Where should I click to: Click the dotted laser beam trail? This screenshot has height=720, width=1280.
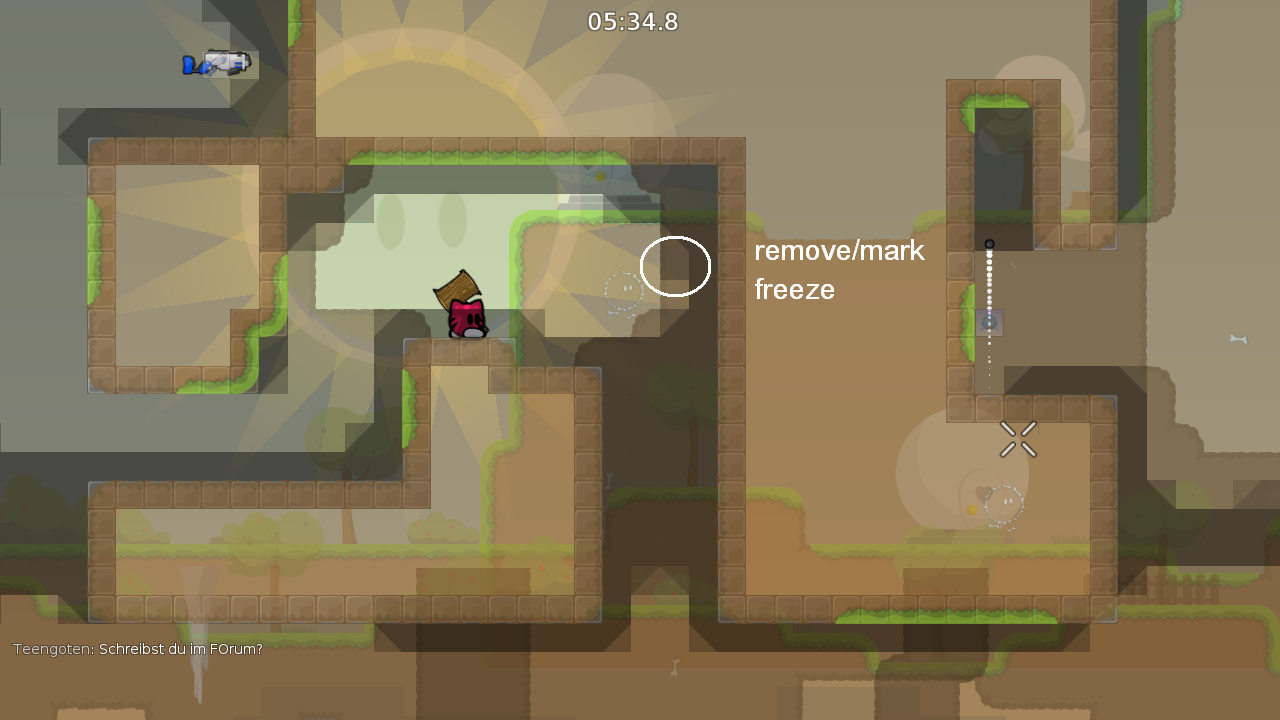click(989, 300)
